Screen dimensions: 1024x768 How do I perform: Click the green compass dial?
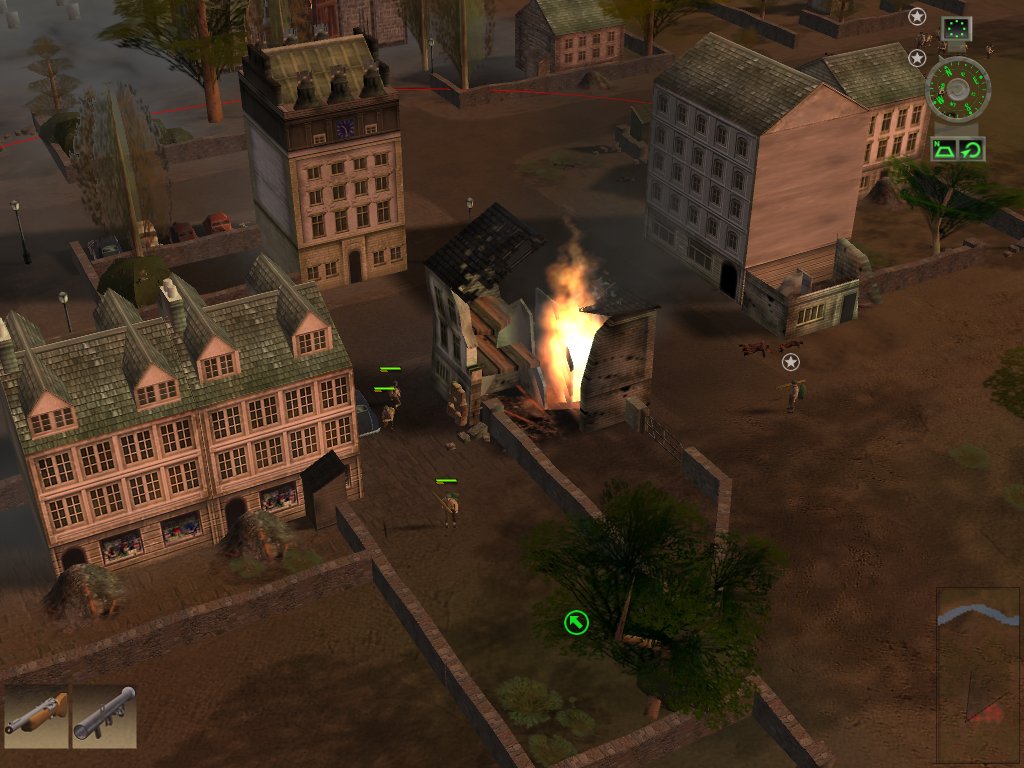pyautogui.click(x=958, y=91)
